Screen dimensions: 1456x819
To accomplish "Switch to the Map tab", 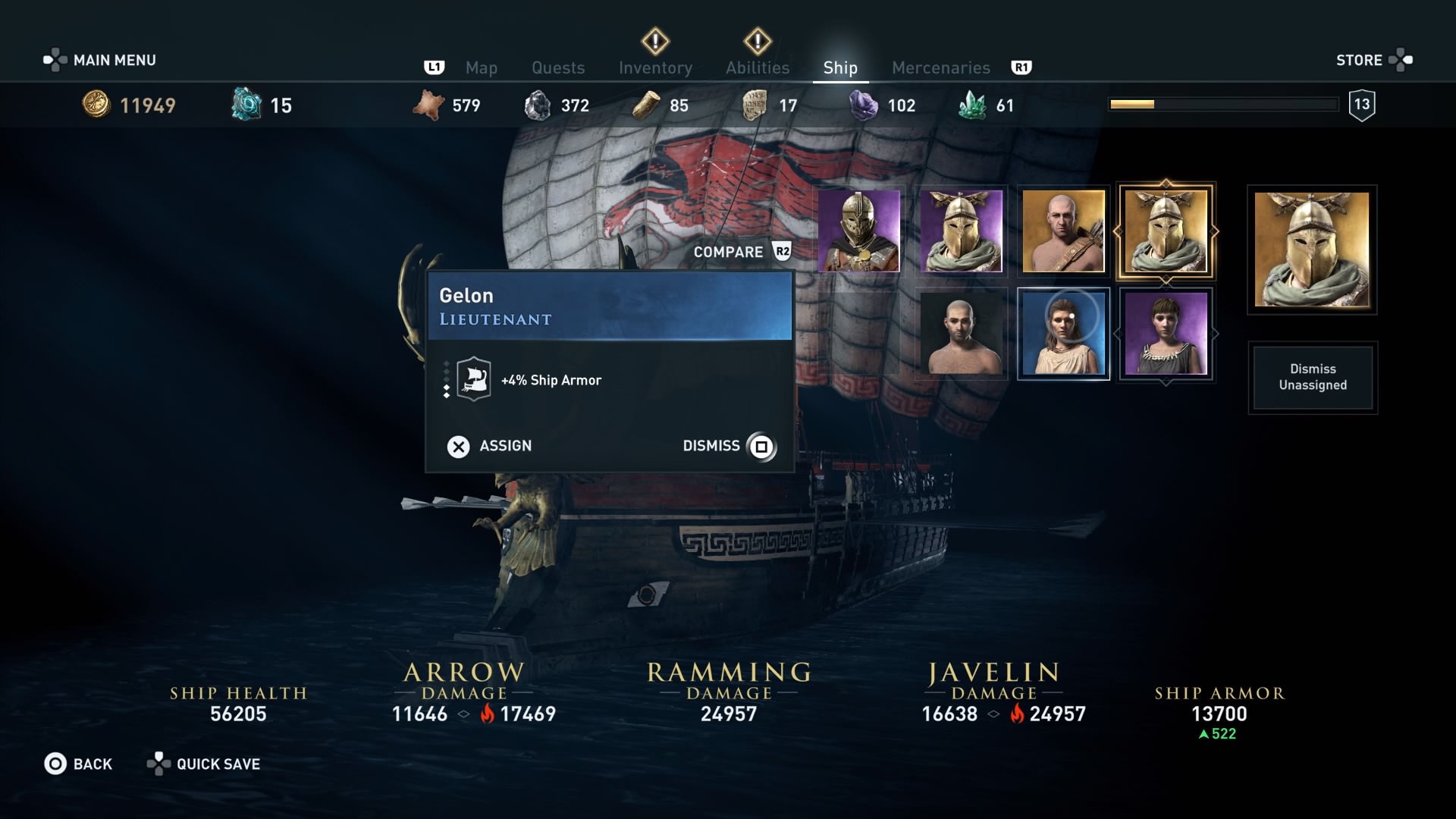I will (481, 68).
